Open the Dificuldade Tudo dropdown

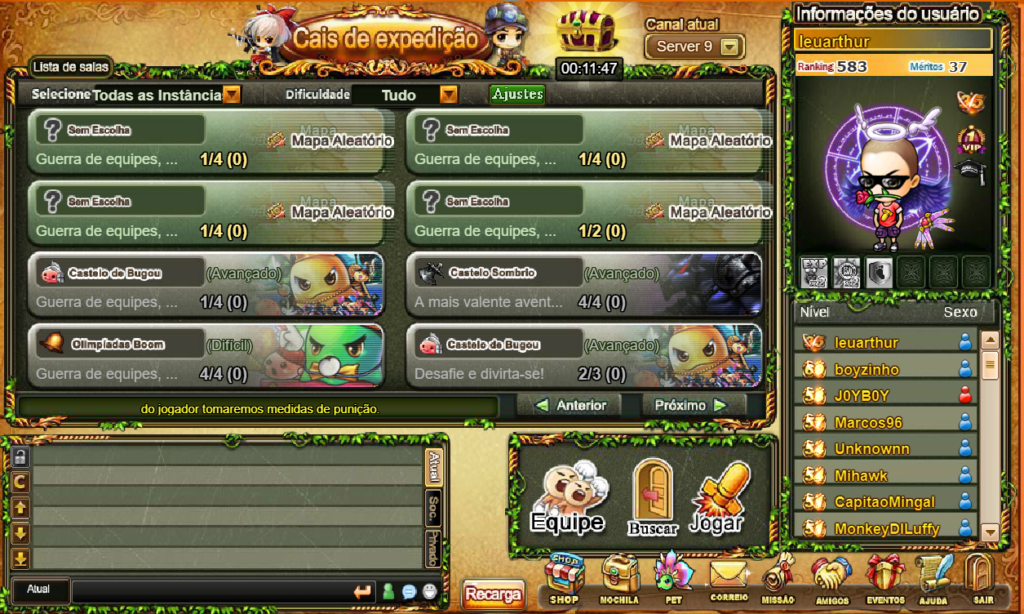449,95
